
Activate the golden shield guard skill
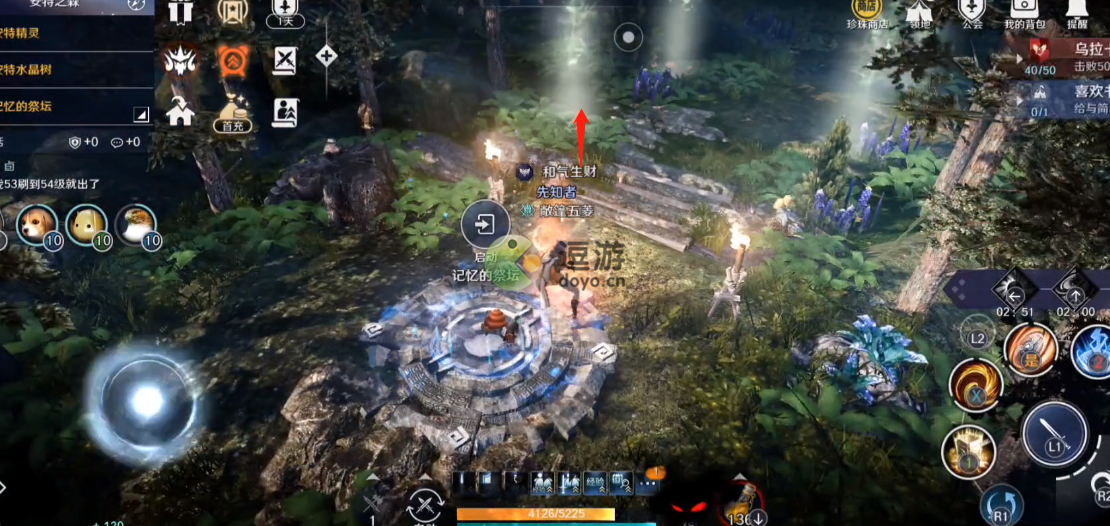[x=968, y=452]
